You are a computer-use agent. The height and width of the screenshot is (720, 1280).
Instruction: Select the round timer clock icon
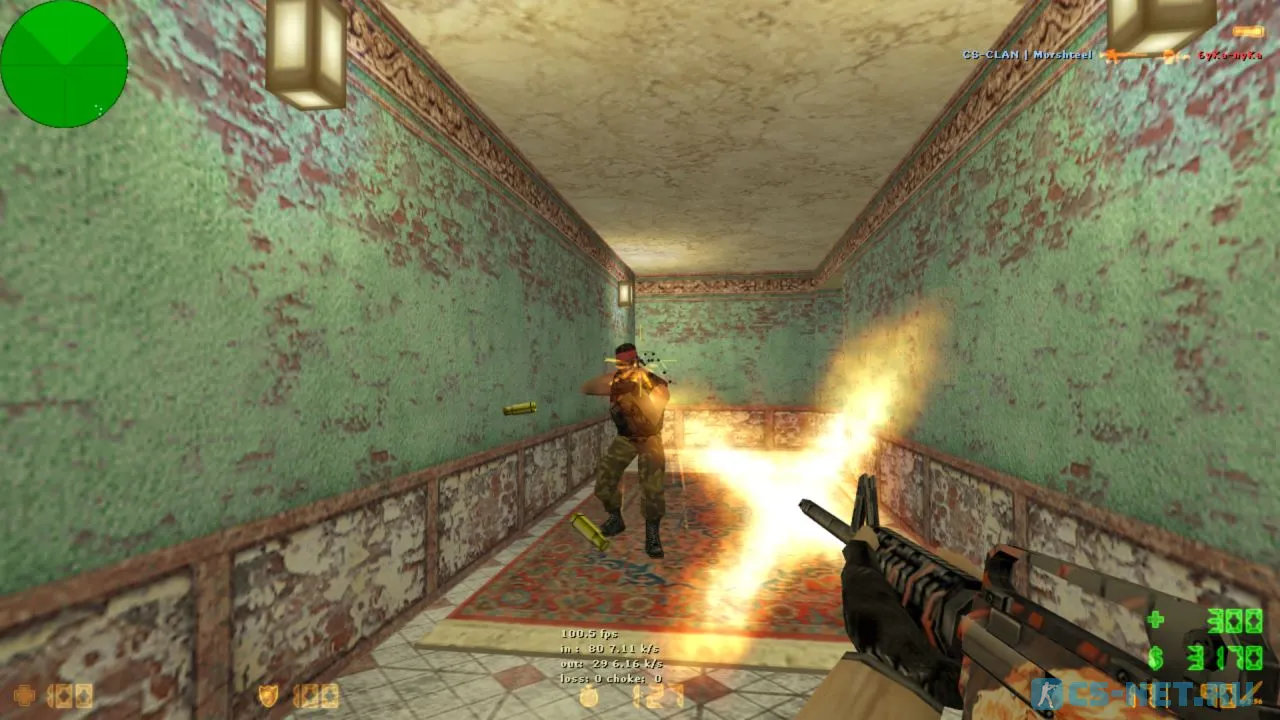590,696
